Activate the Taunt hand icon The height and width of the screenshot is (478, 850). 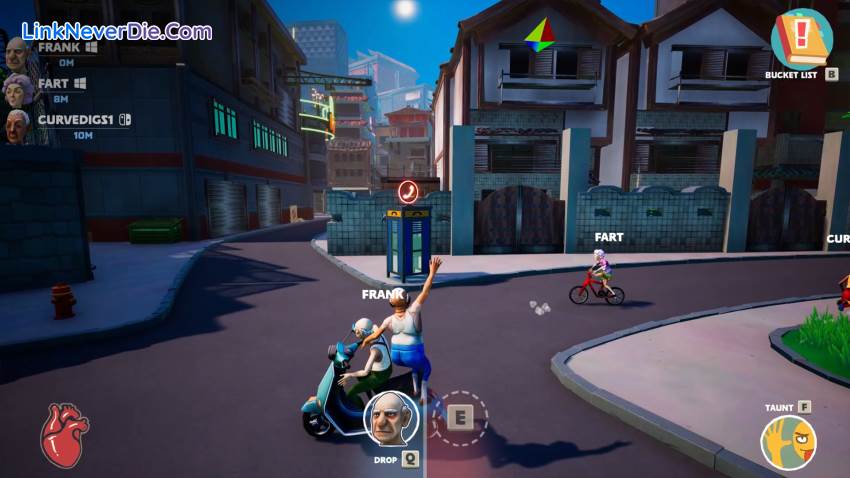pyautogui.click(x=788, y=443)
